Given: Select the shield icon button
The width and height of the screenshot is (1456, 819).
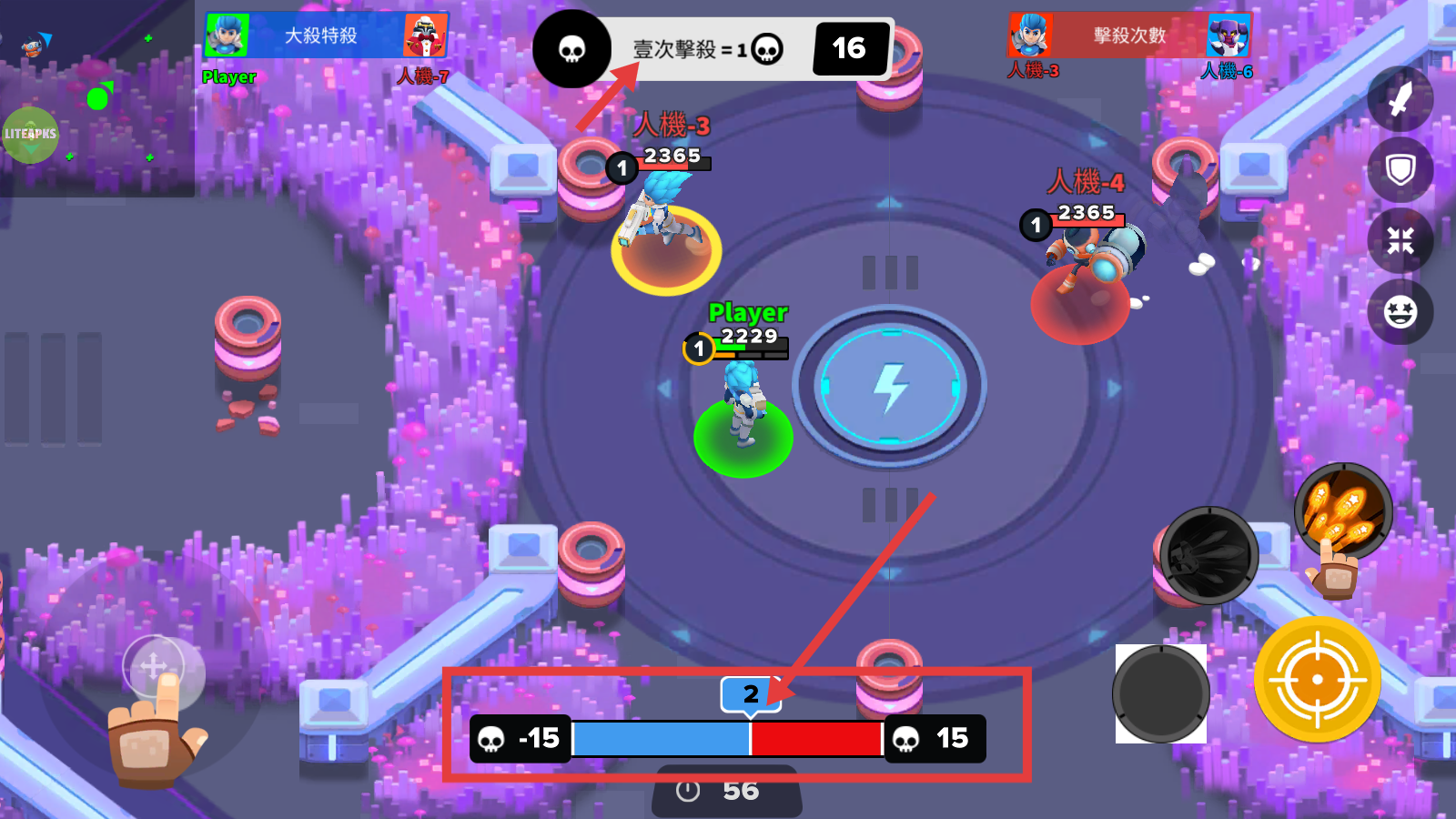Looking at the screenshot, I should point(1400,169).
